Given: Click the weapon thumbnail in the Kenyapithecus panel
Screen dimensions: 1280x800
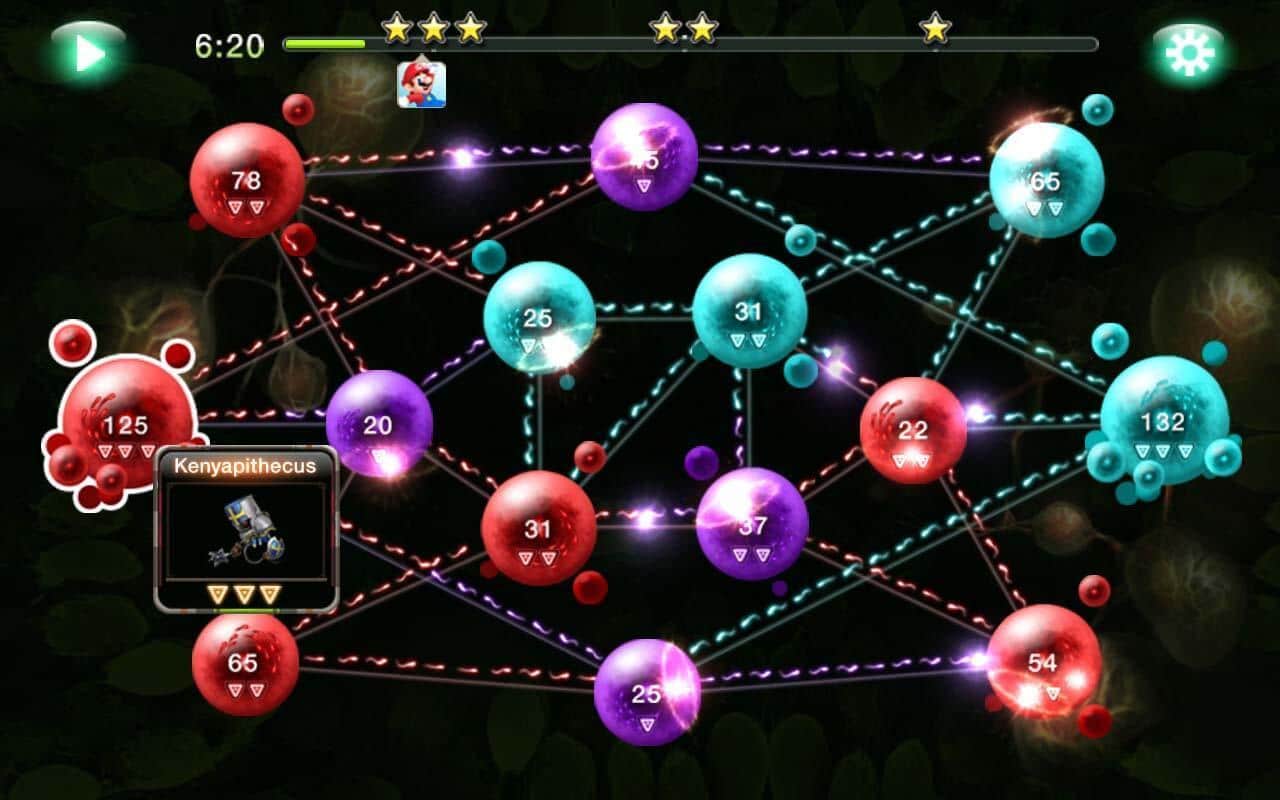Looking at the screenshot, I should (248, 530).
